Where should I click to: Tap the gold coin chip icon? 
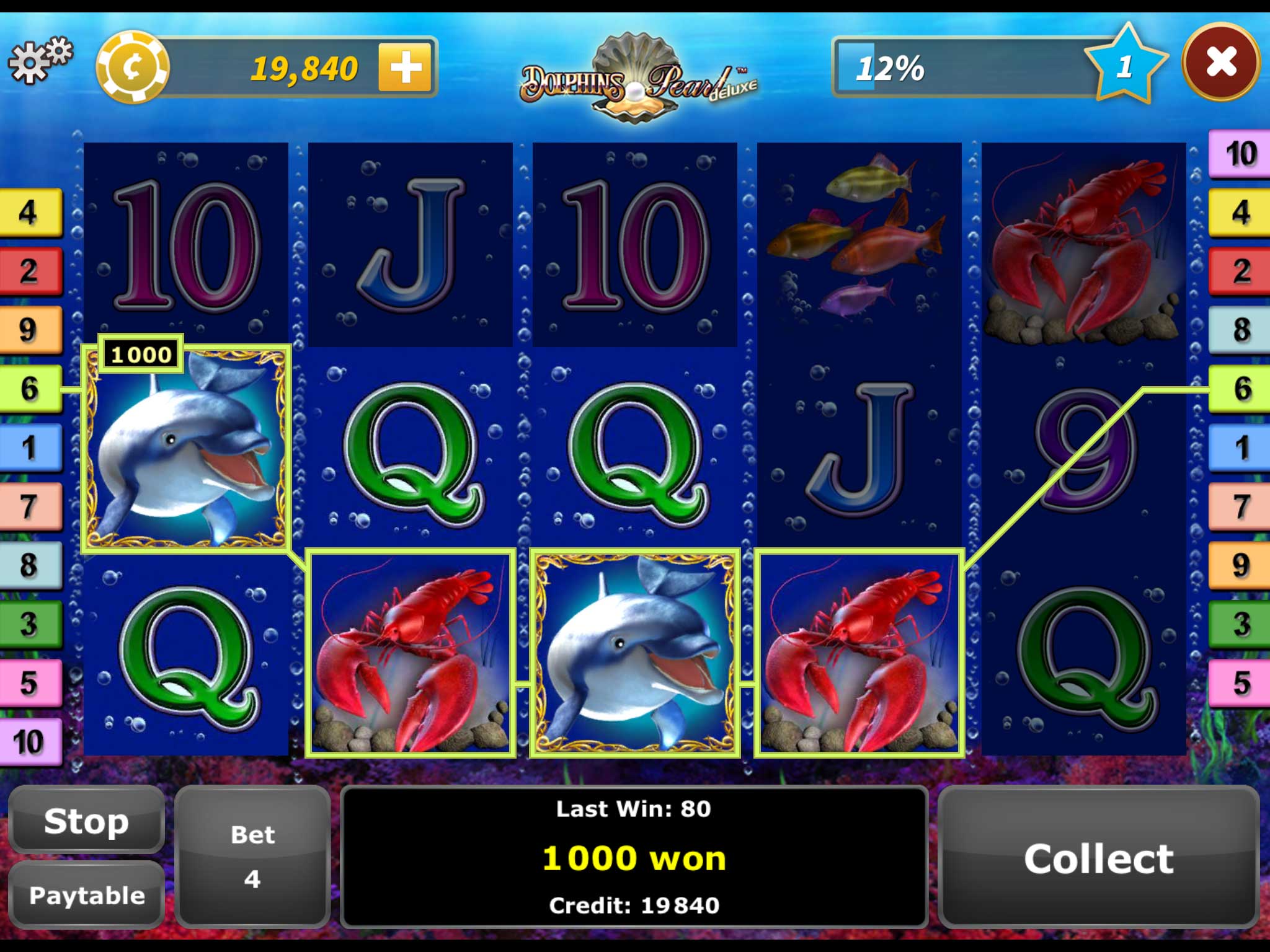pos(133,67)
